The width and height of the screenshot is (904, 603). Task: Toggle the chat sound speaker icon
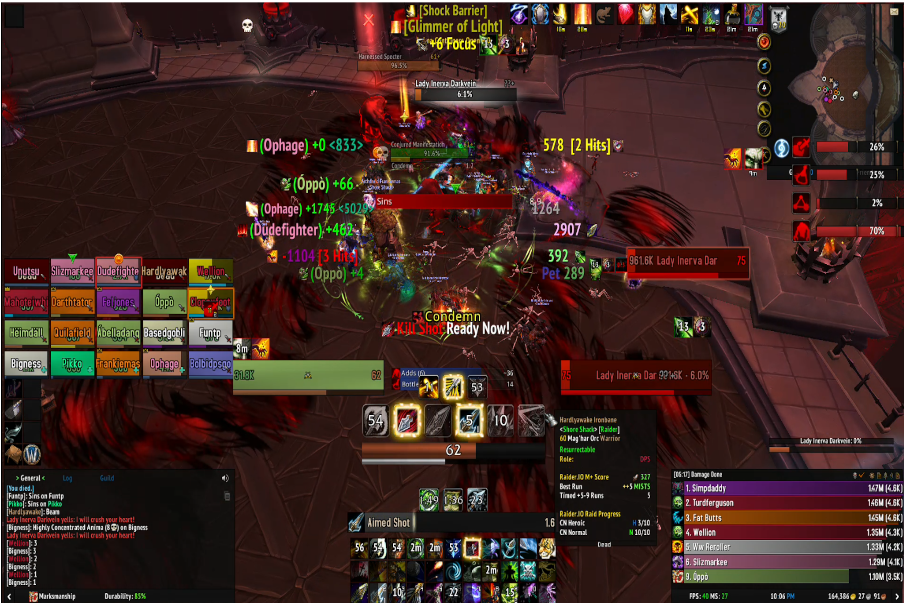tap(225, 479)
